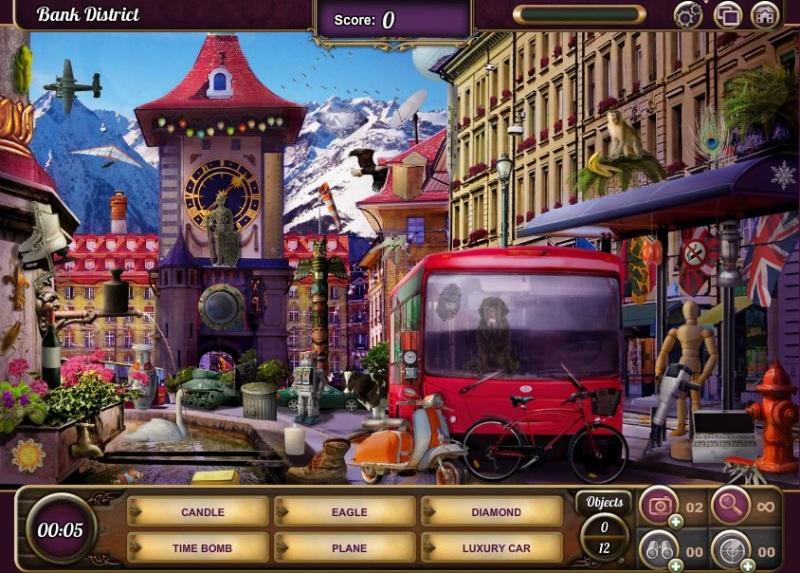Image resolution: width=800 pixels, height=573 pixels.
Task: Use the camera hint tool
Action: coord(658,504)
